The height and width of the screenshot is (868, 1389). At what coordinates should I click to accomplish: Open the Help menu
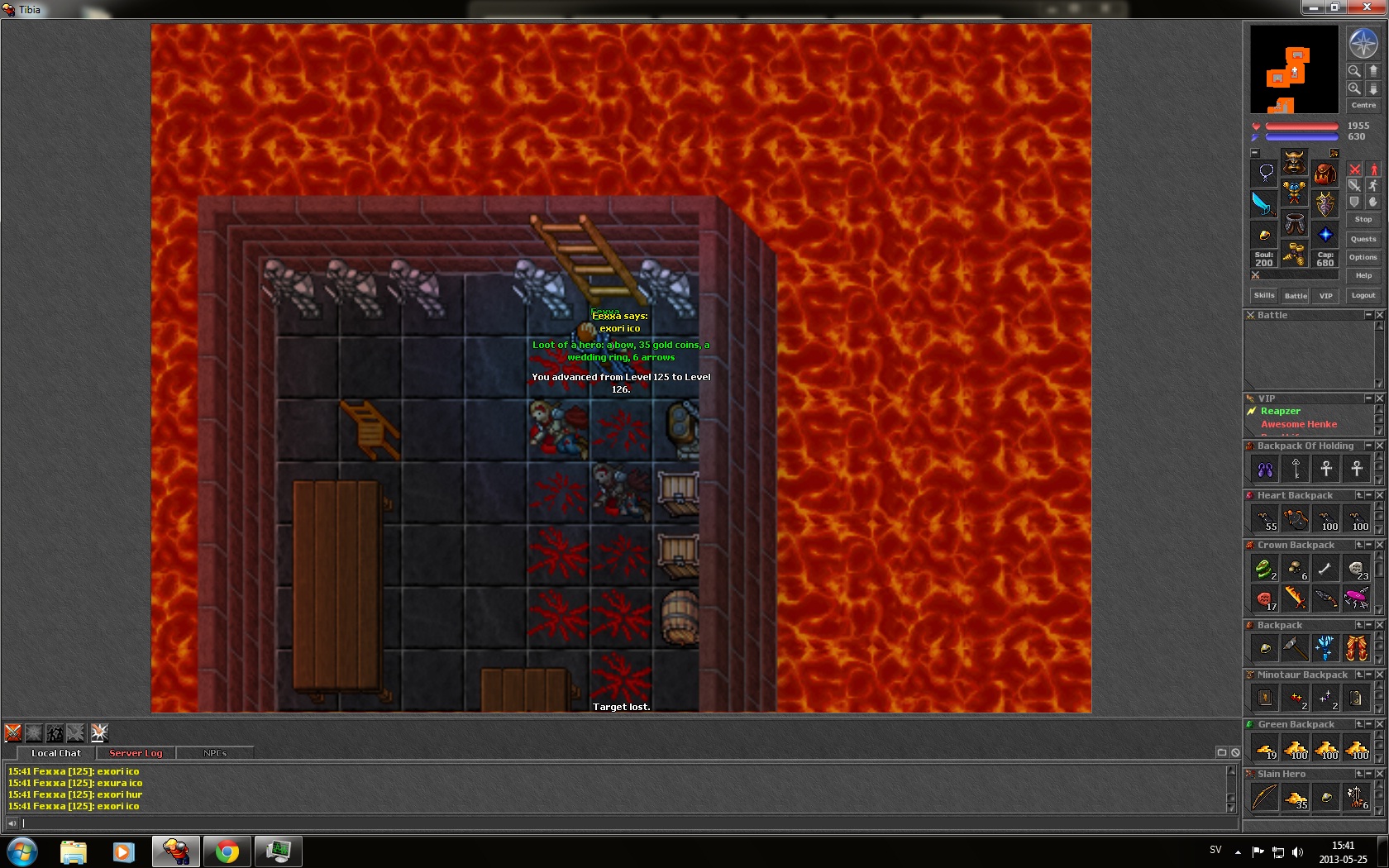(1363, 275)
